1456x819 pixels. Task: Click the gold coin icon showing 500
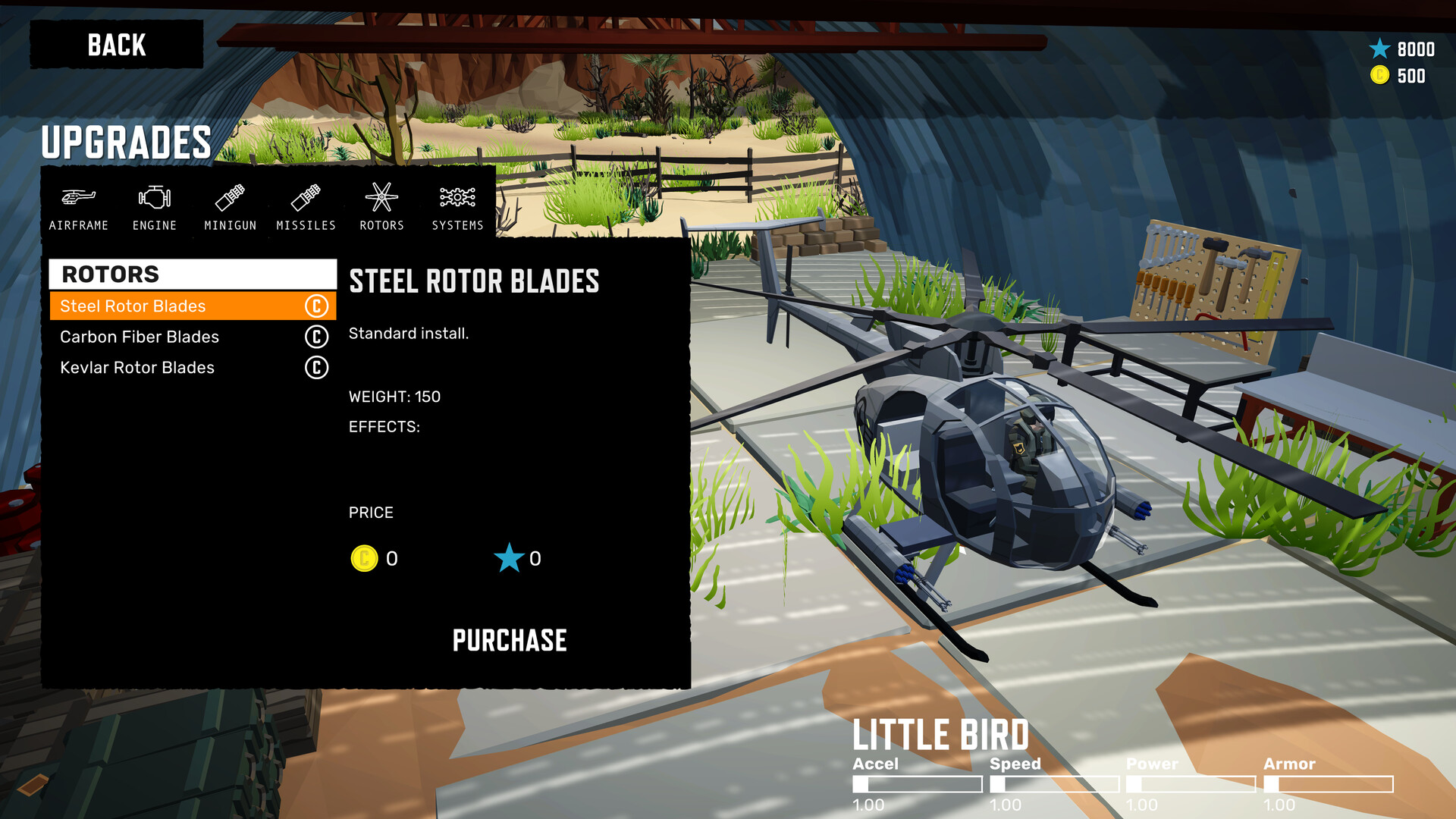(1381, 75)
